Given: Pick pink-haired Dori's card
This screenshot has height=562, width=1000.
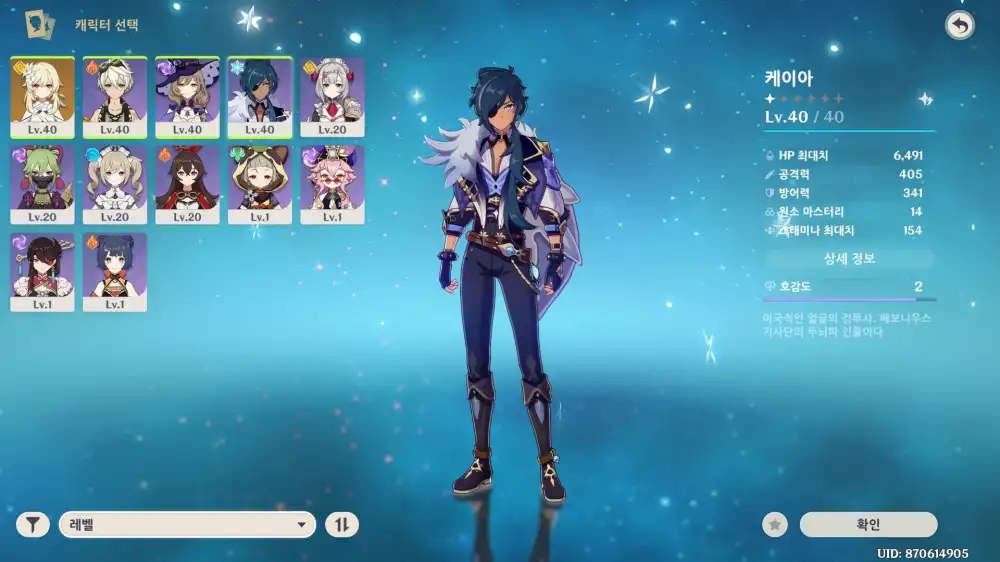Looking at the screenshot, I should point(332,184).
